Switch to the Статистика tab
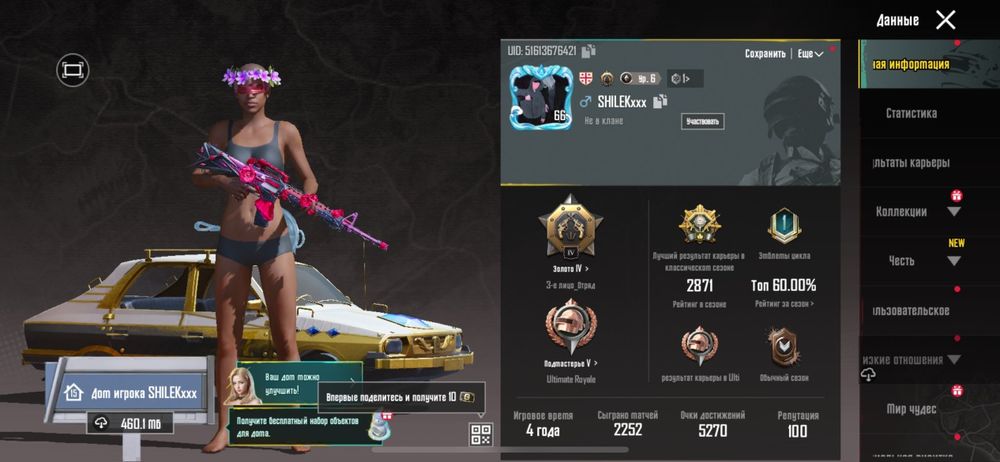The width and height of the screenshot is (1000, 462). [x=911, y=114]
